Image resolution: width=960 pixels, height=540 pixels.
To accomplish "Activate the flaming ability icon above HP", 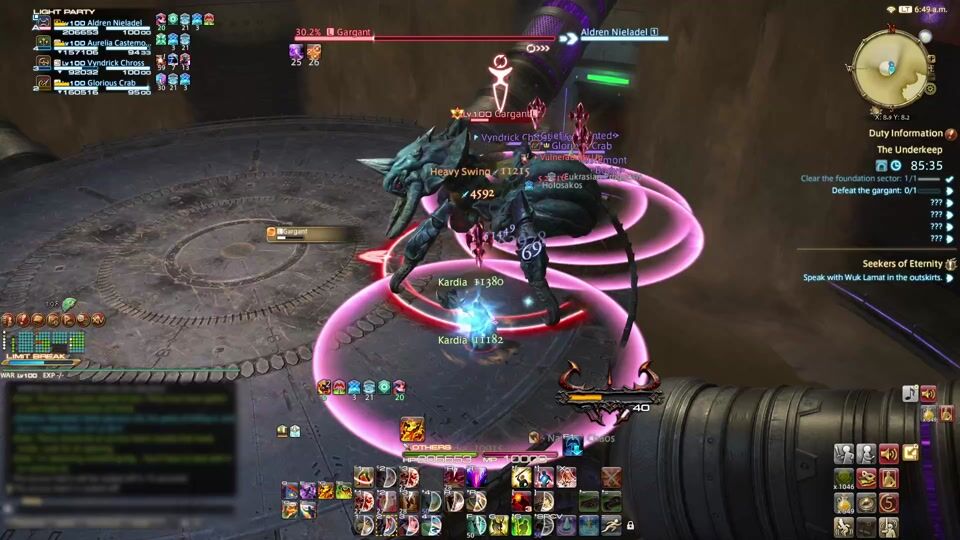I will [412, 430].
